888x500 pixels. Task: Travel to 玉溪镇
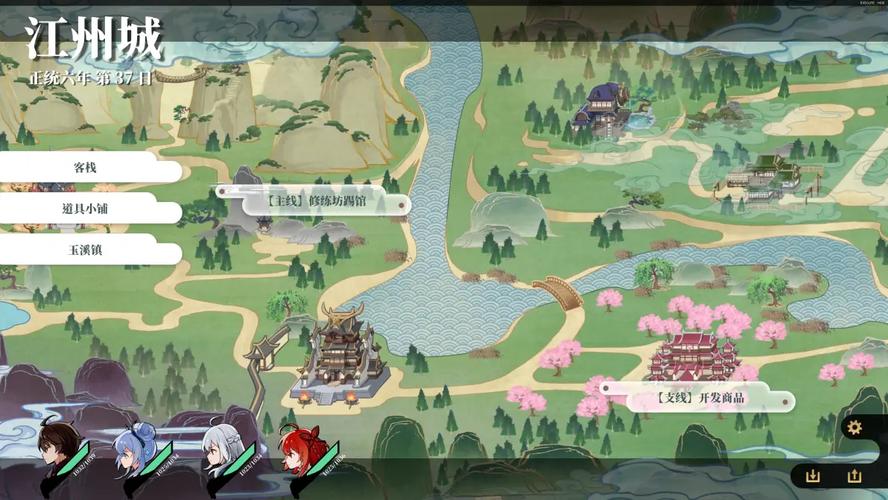[85, 249]
